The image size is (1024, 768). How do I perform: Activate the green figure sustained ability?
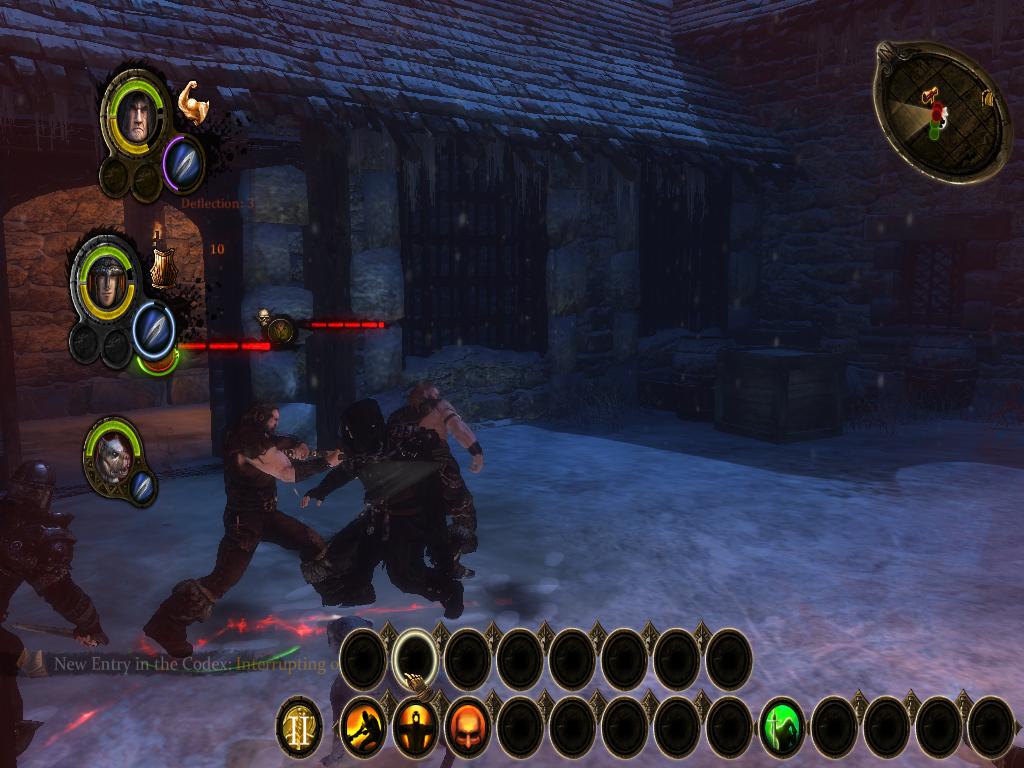782,727
